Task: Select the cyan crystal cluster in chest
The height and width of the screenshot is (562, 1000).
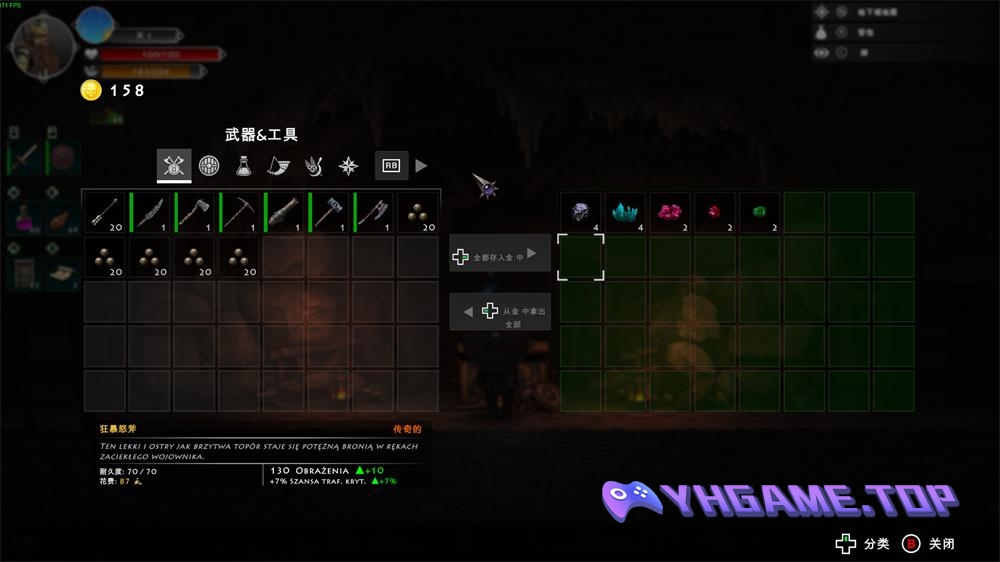Action: (626, 212)
